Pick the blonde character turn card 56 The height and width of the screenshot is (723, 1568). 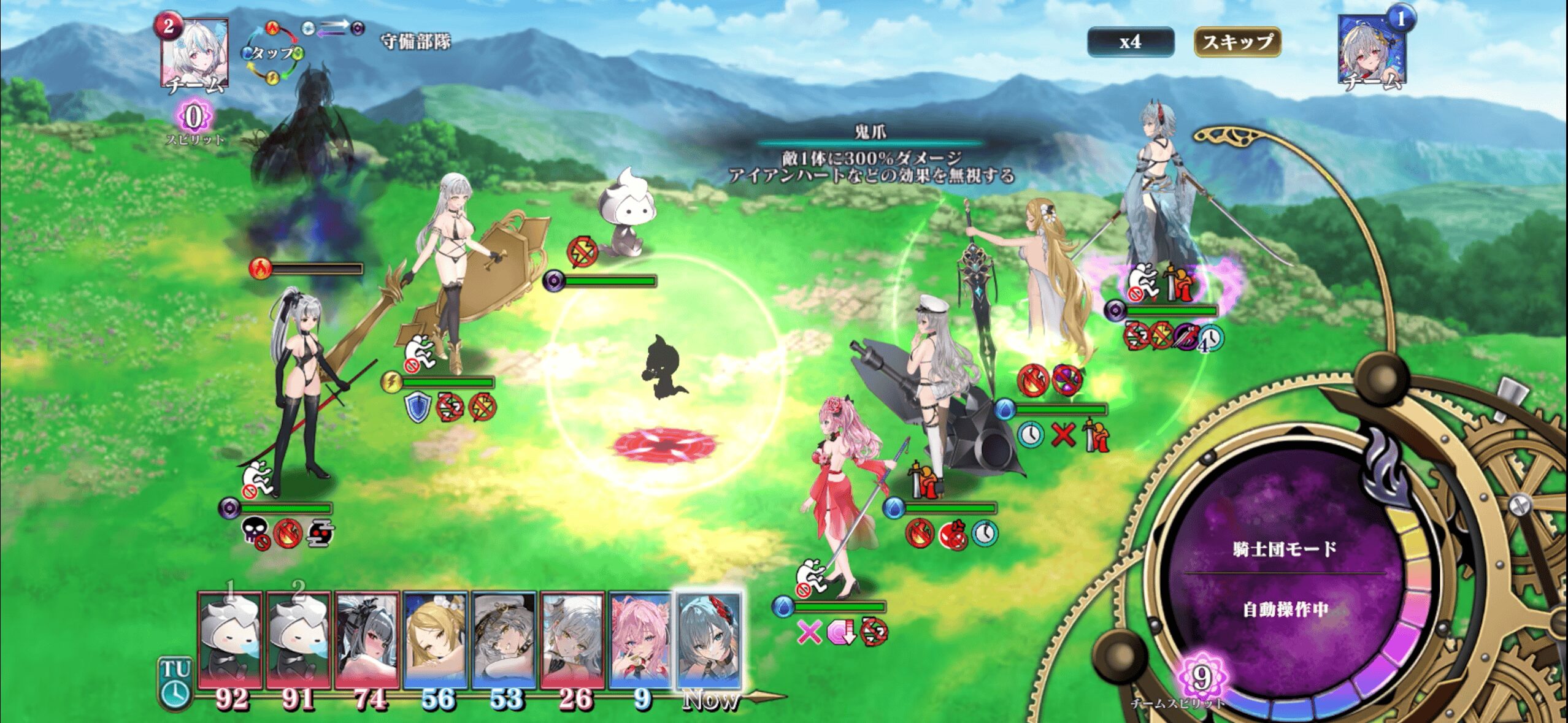point(436,641)
